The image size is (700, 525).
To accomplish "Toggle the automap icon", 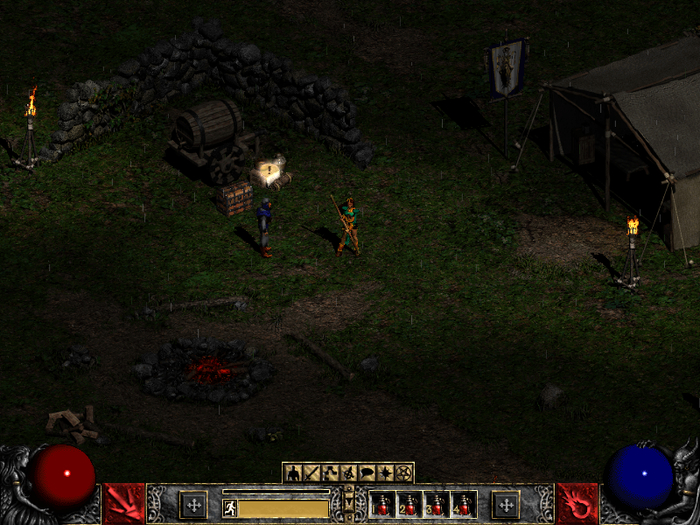I will (x=348, y=473).
